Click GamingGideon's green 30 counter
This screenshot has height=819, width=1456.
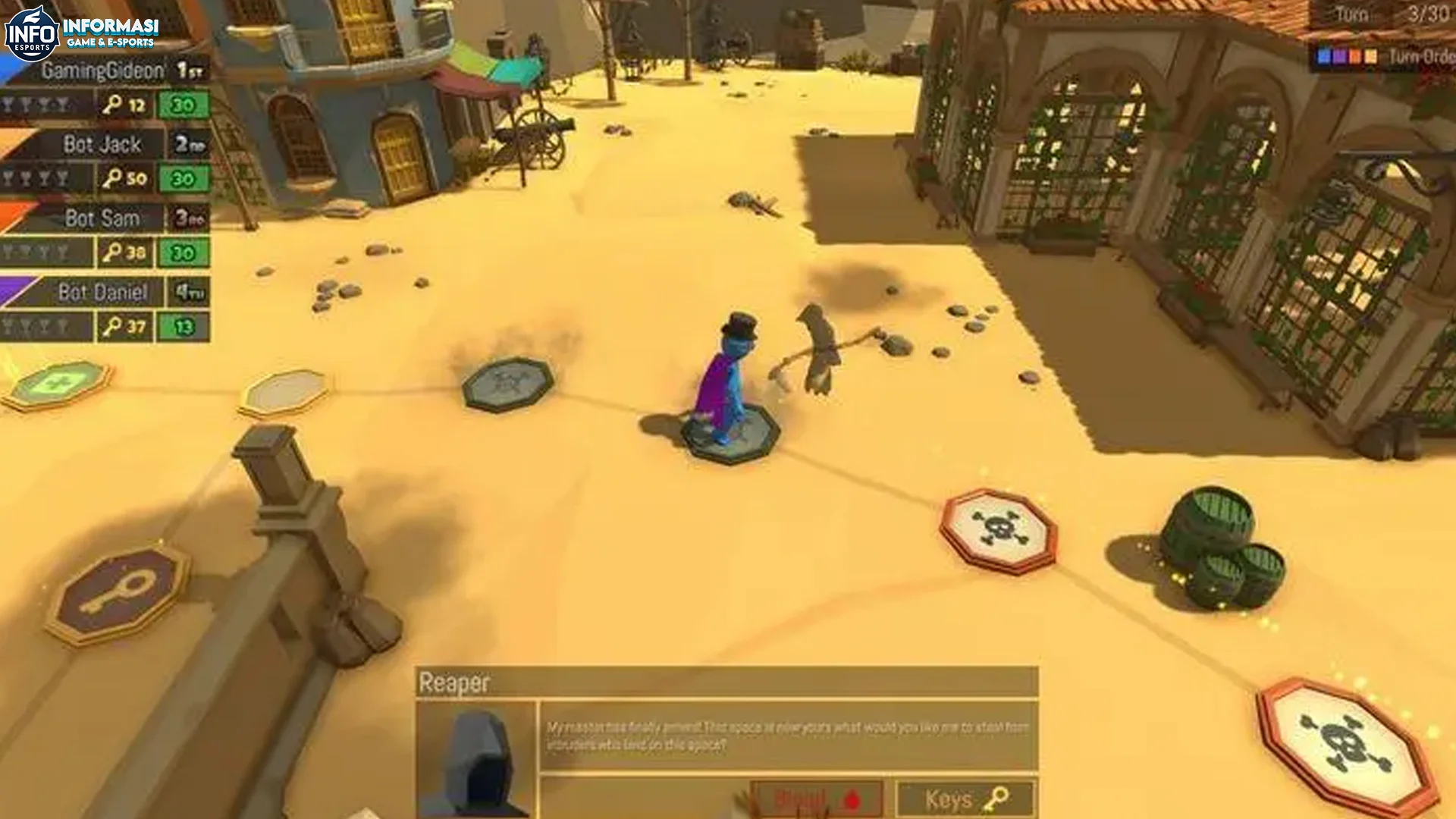(183, 105)
